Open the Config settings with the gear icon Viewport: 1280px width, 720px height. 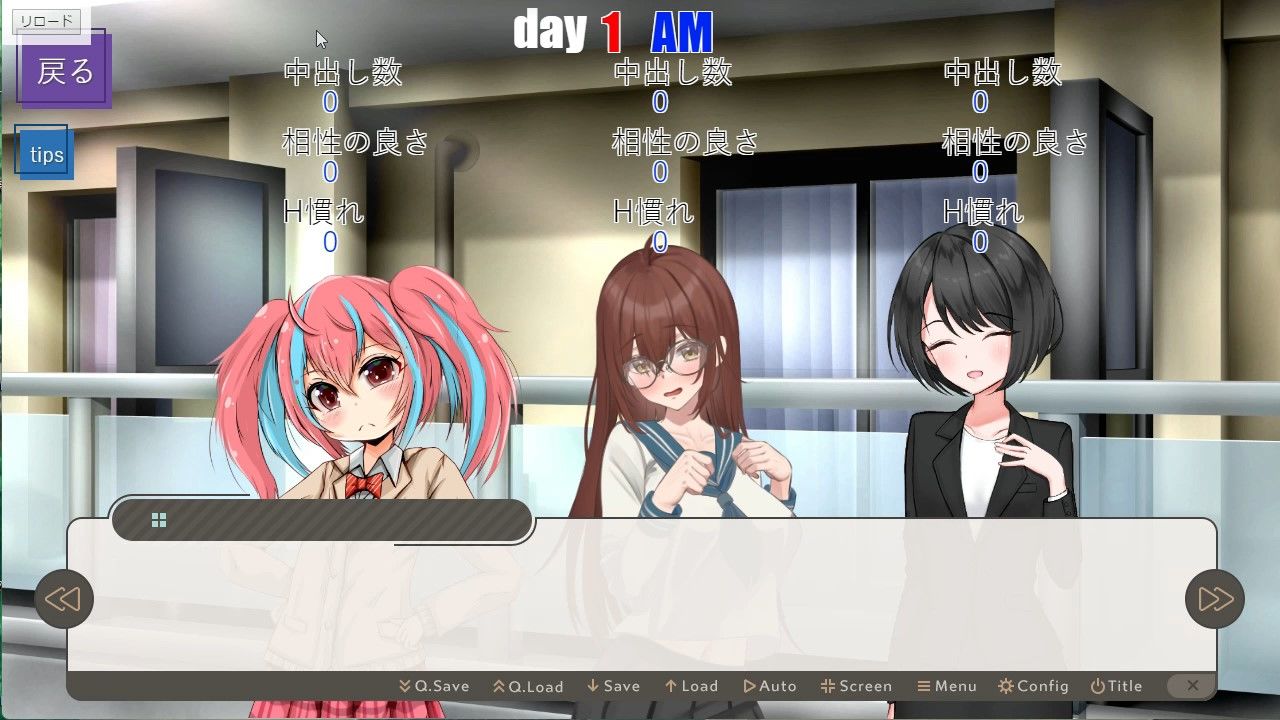pyautogui.click(x=1033, y=686)
